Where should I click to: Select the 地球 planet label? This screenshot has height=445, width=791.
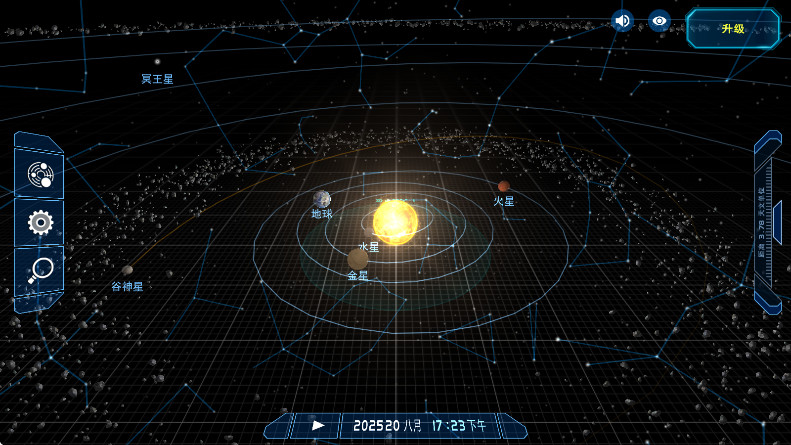[322, 214]
